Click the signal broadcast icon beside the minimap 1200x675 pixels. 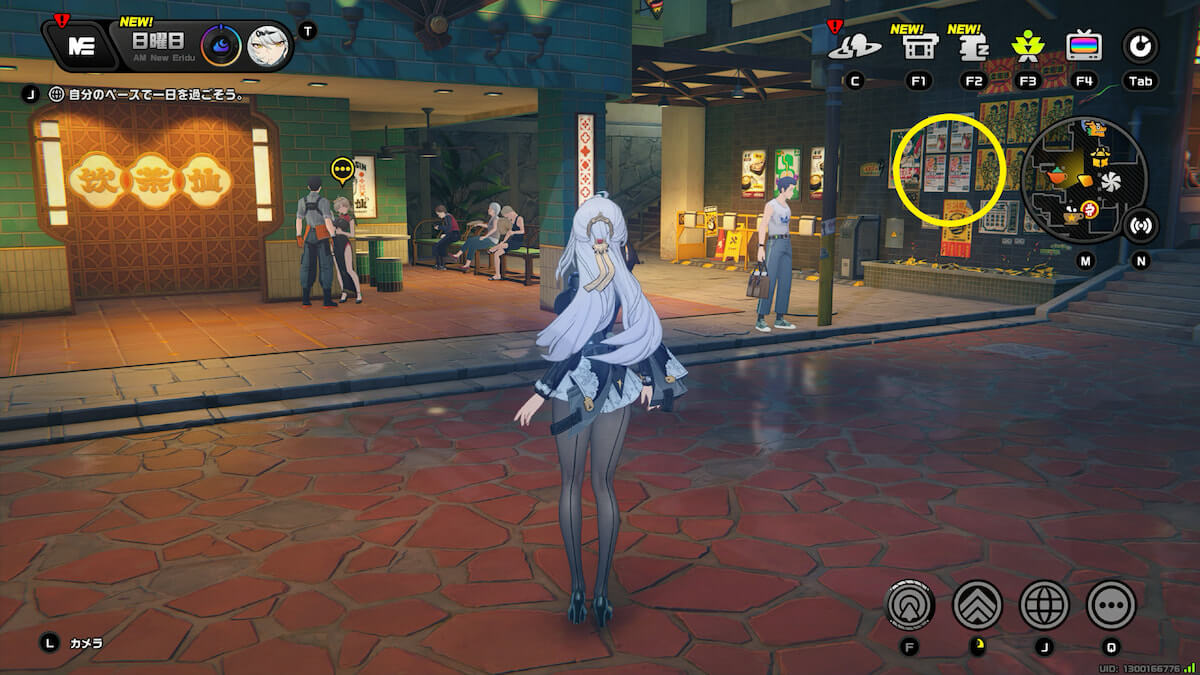[1140, 225]
